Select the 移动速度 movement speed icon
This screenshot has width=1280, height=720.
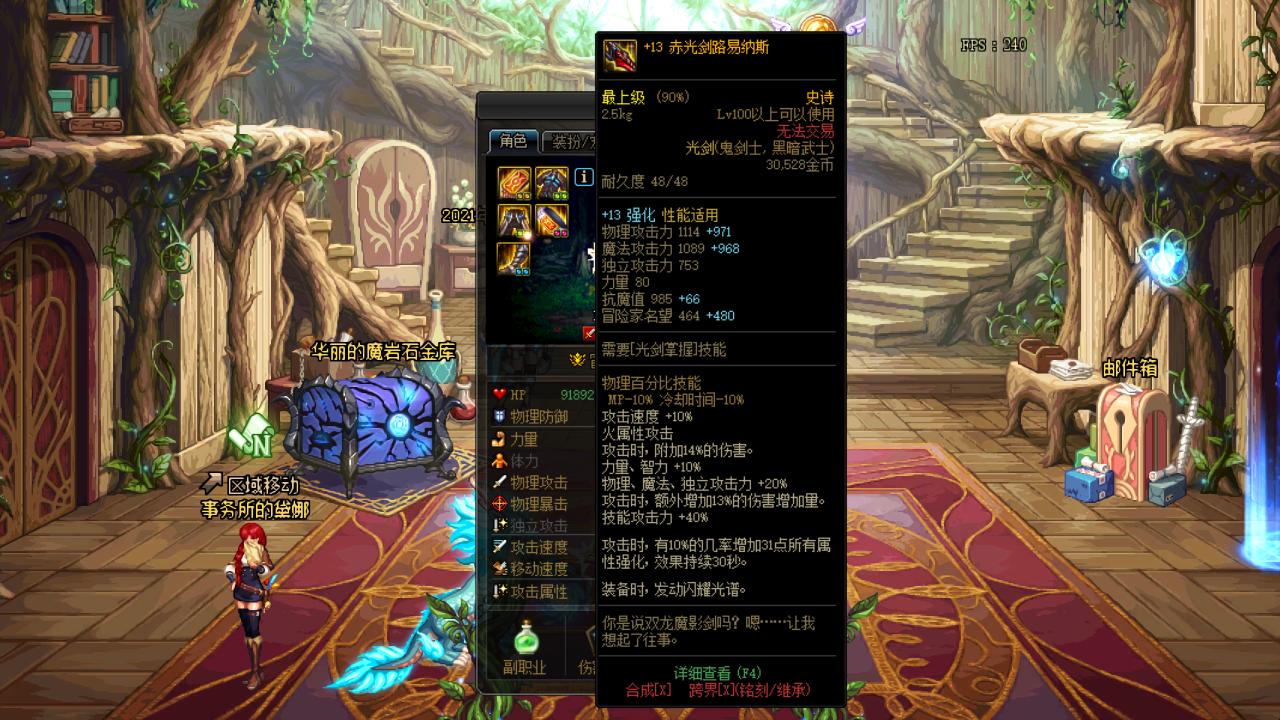pyautogui.click(x=498, y=568)
